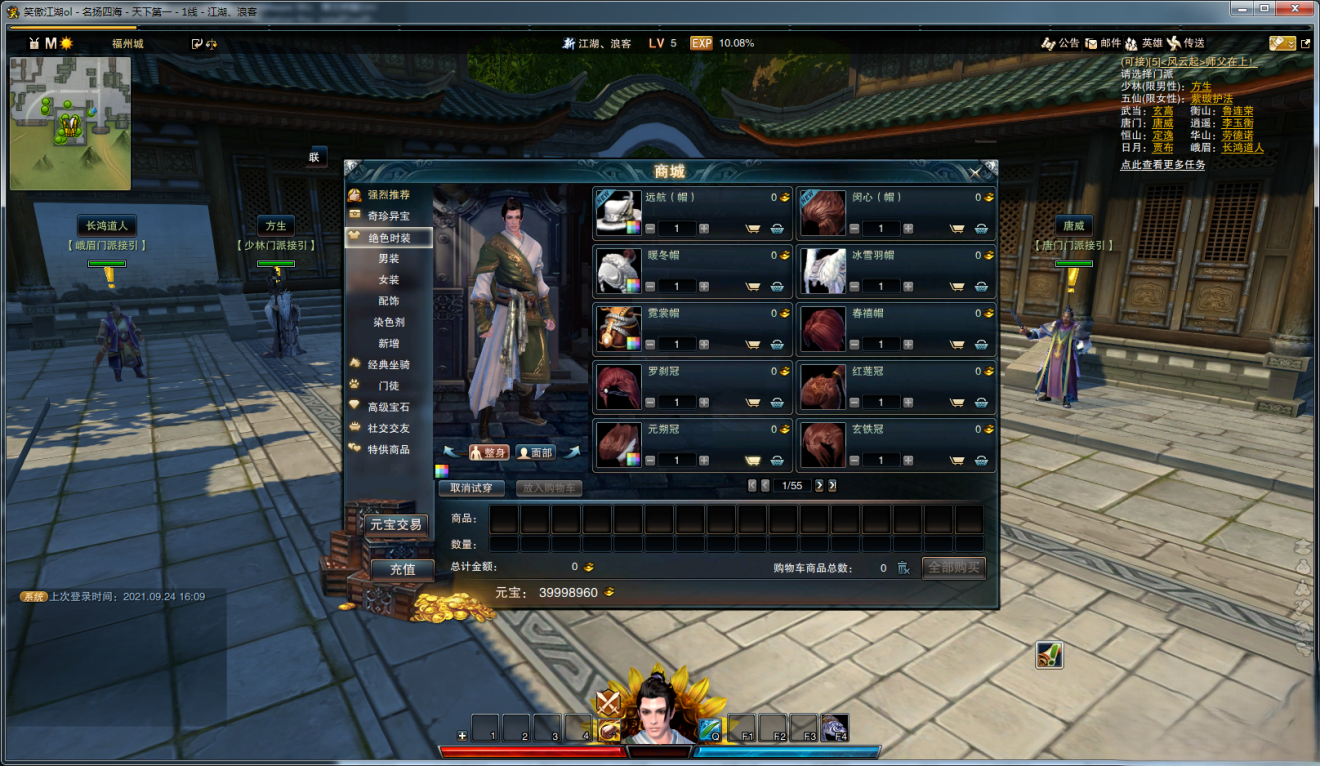Image resolution: width=1320 pixels, height=766 pixels.
Task: Switch the preview to 面部 face view
Action: coord(535,452)
